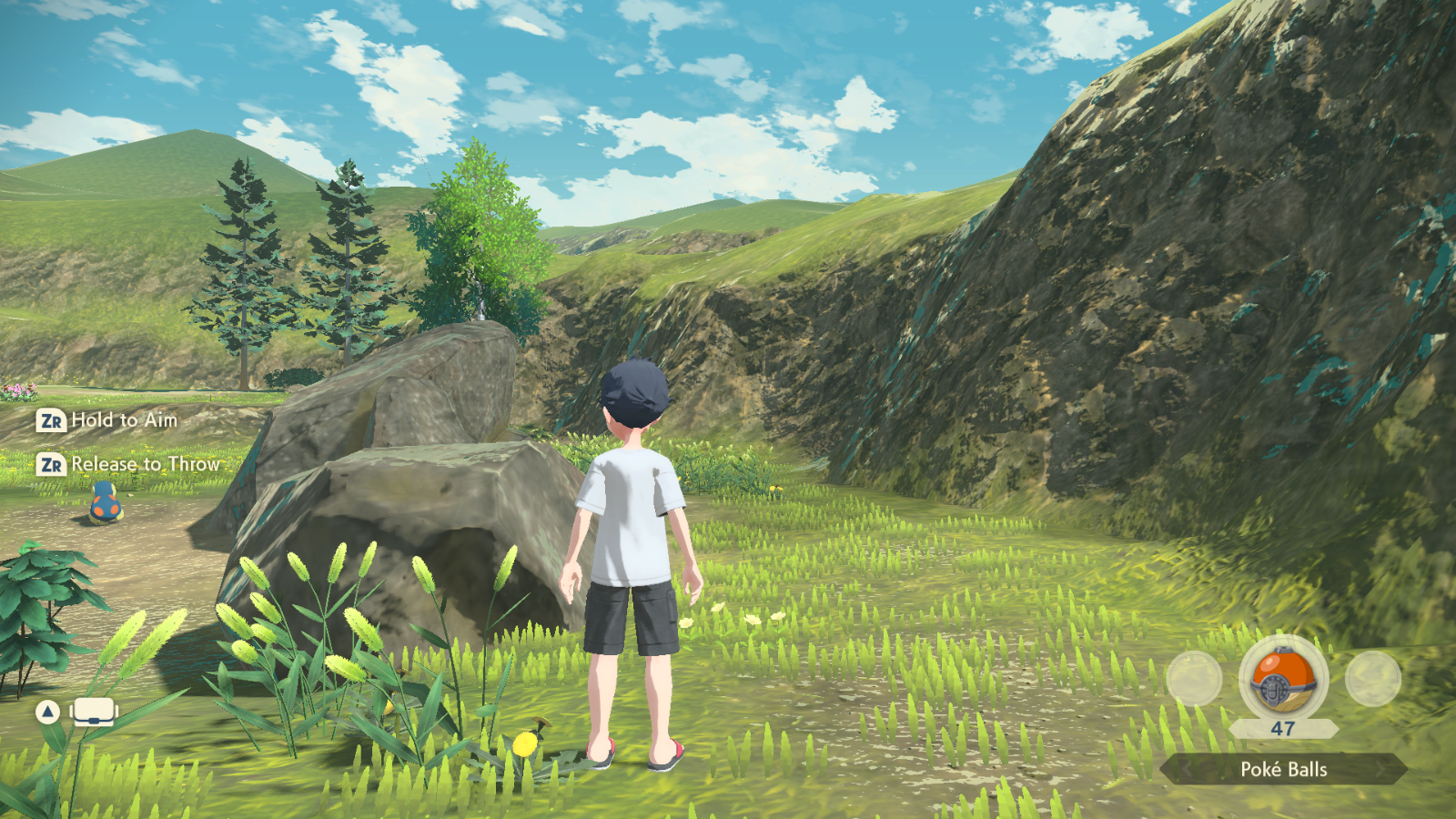Select the Poké Ball item icon

(1283, 680)
